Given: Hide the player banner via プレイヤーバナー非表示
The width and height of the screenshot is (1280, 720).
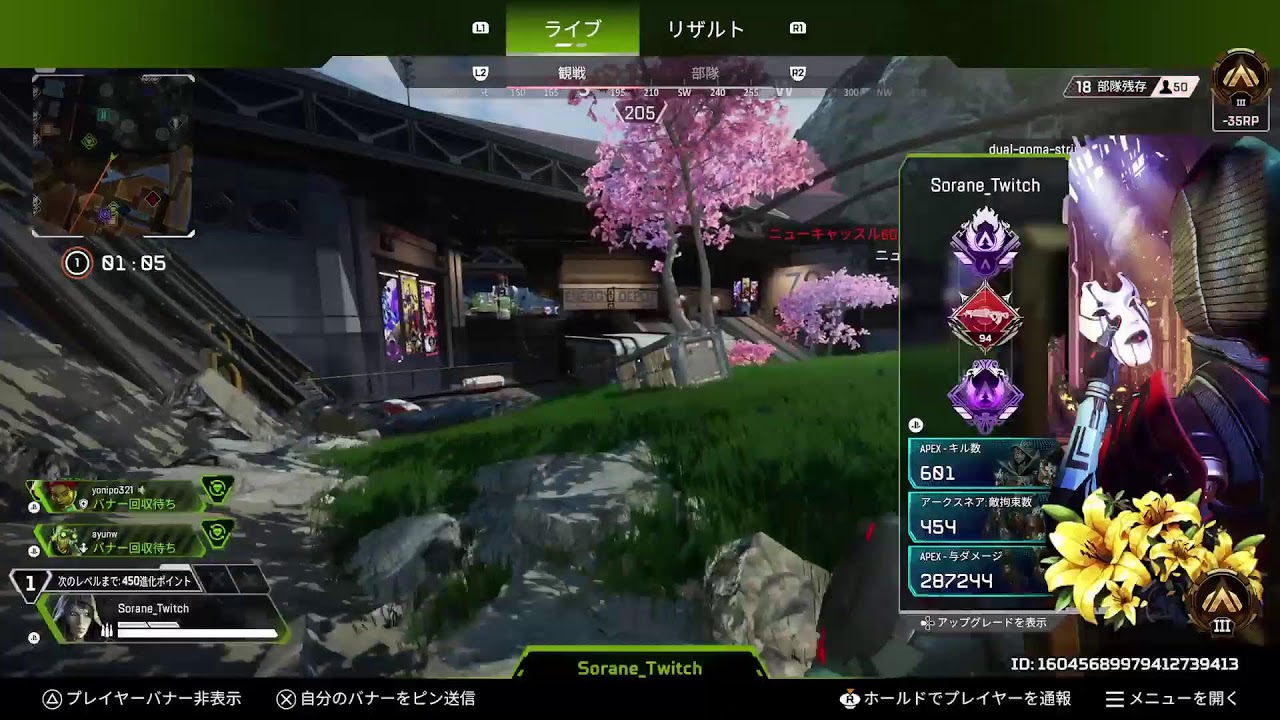Looking at the screenshot, I should [x=142, y=699].
